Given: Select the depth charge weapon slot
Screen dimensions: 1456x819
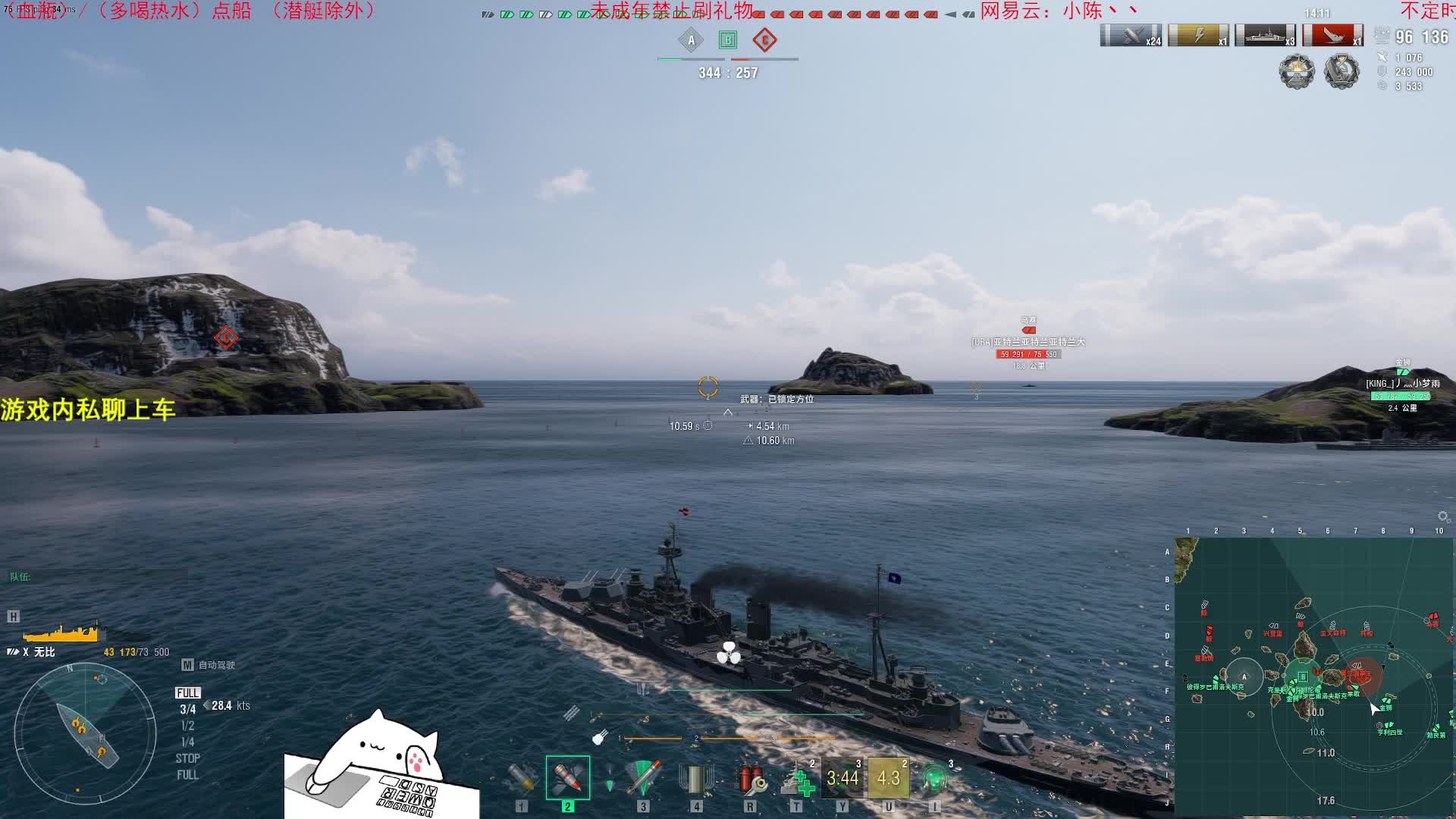Looking at the screenshot, I should pos(696,778).
